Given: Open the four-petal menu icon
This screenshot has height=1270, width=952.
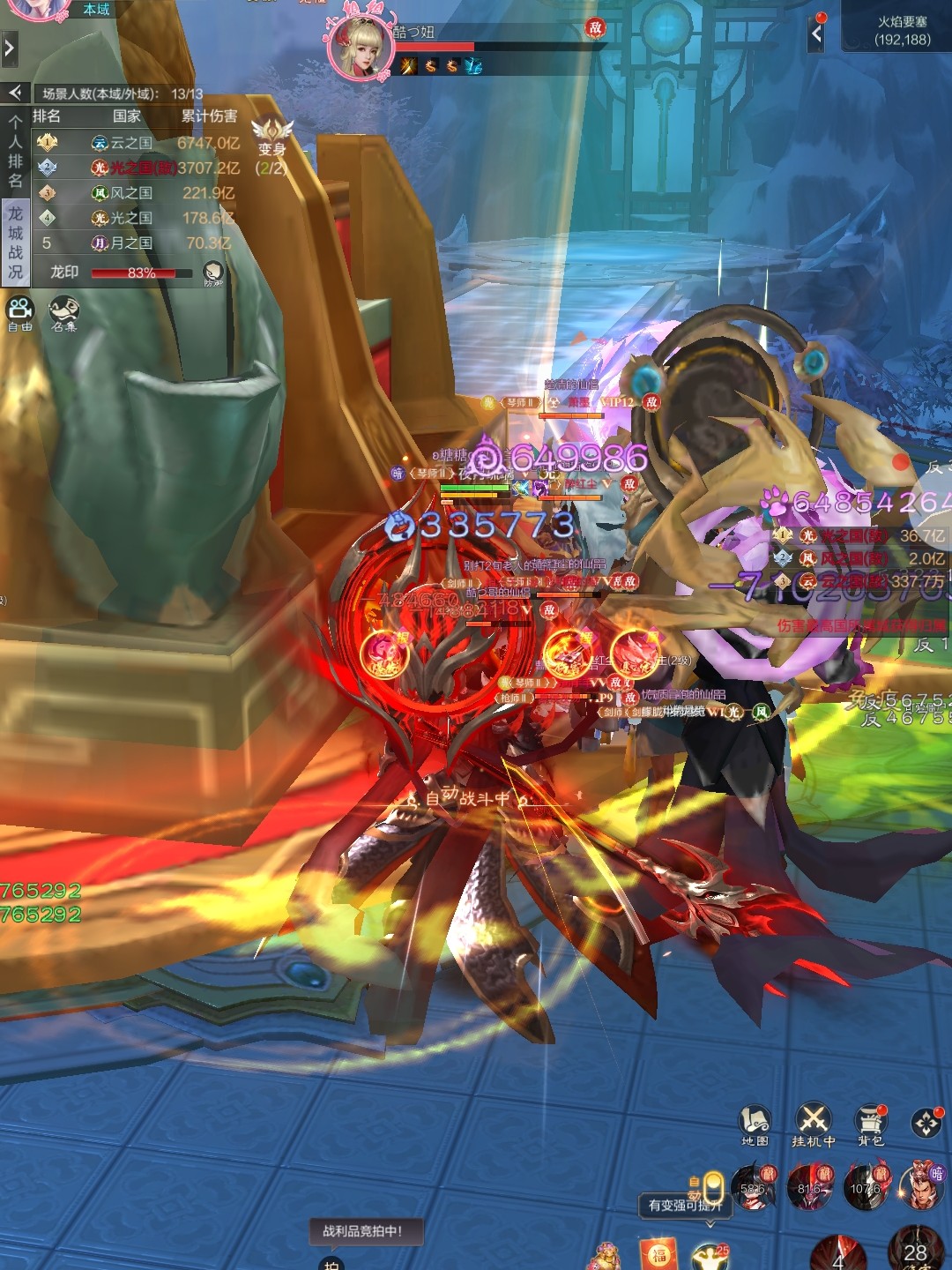Looking at the screenshot, I should (x=926, y=1123).
